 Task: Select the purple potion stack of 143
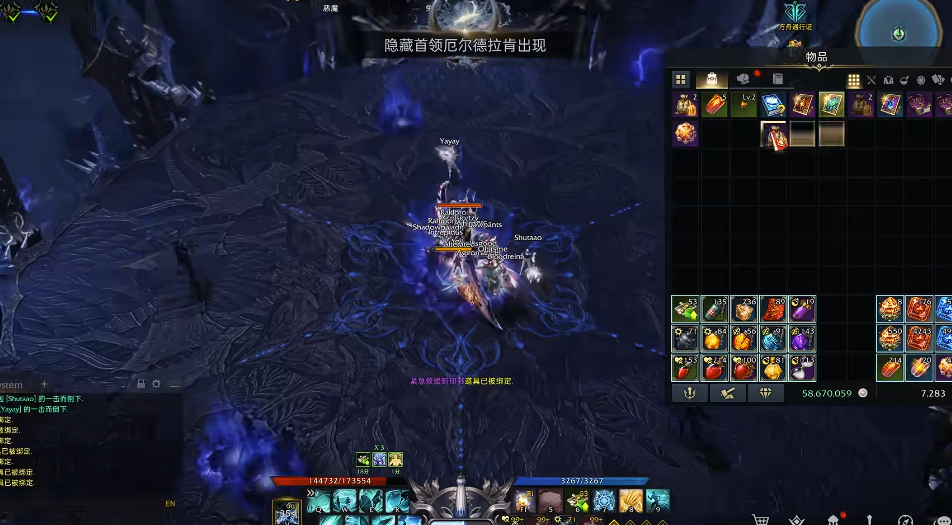[x=803, y=338]
